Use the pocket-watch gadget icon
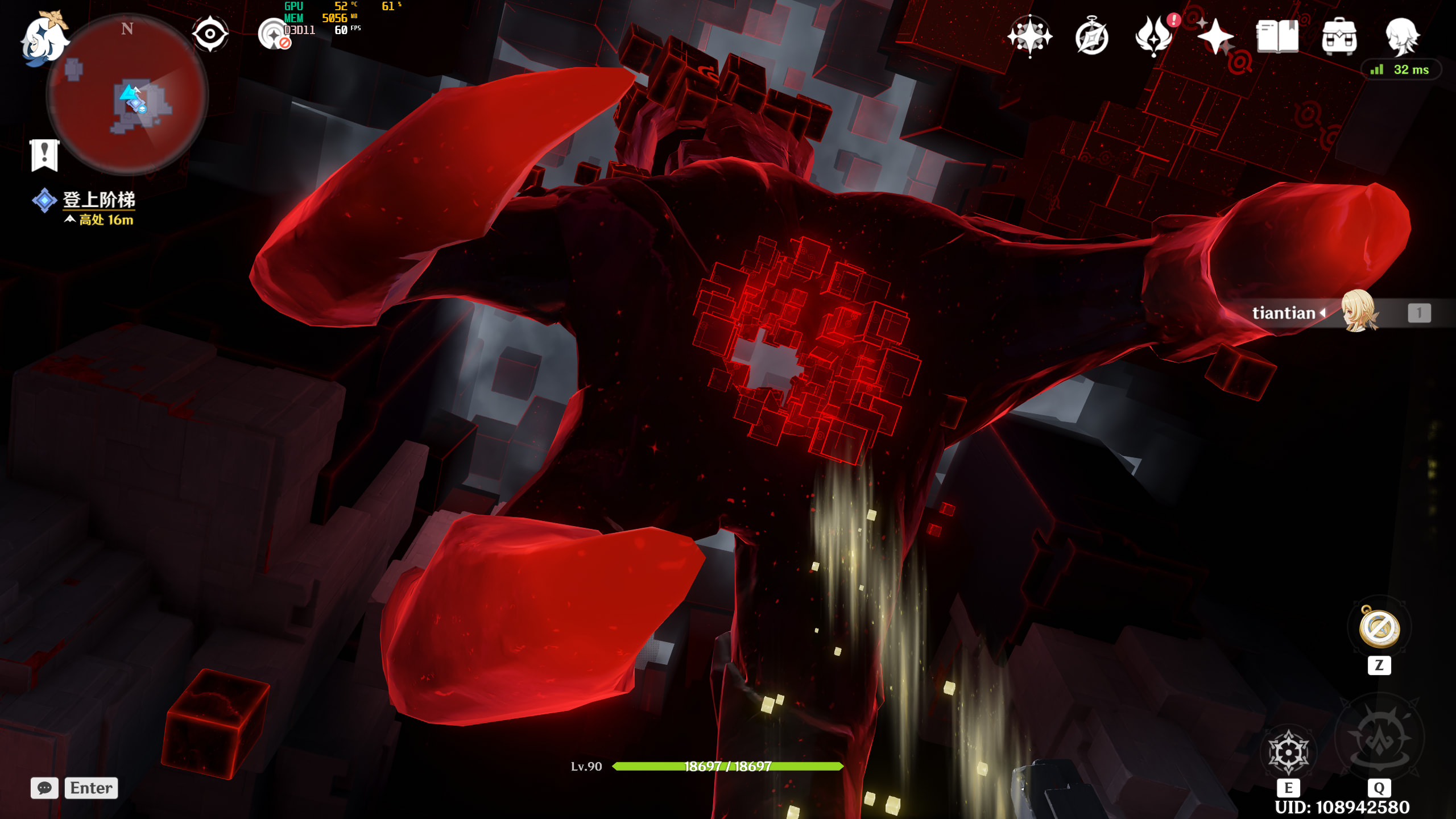Screen dimensions: 1456x819 tap(1379, 628)
